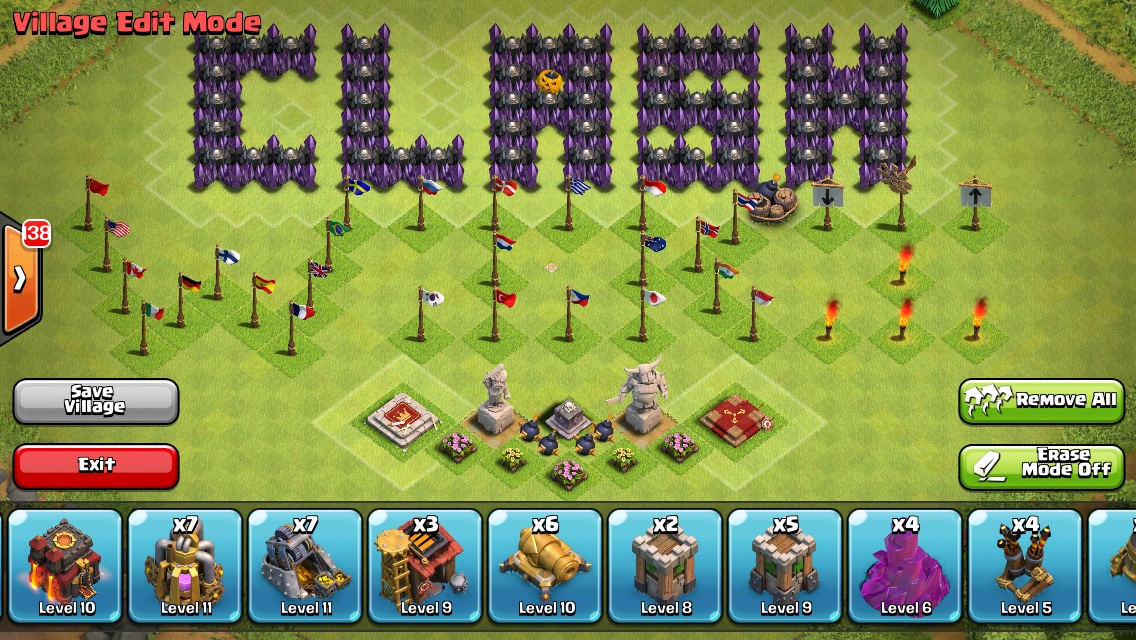1136x640 pixels.
Task: Select the Level 10 Town Hall
Action: (x=66, y=565)
